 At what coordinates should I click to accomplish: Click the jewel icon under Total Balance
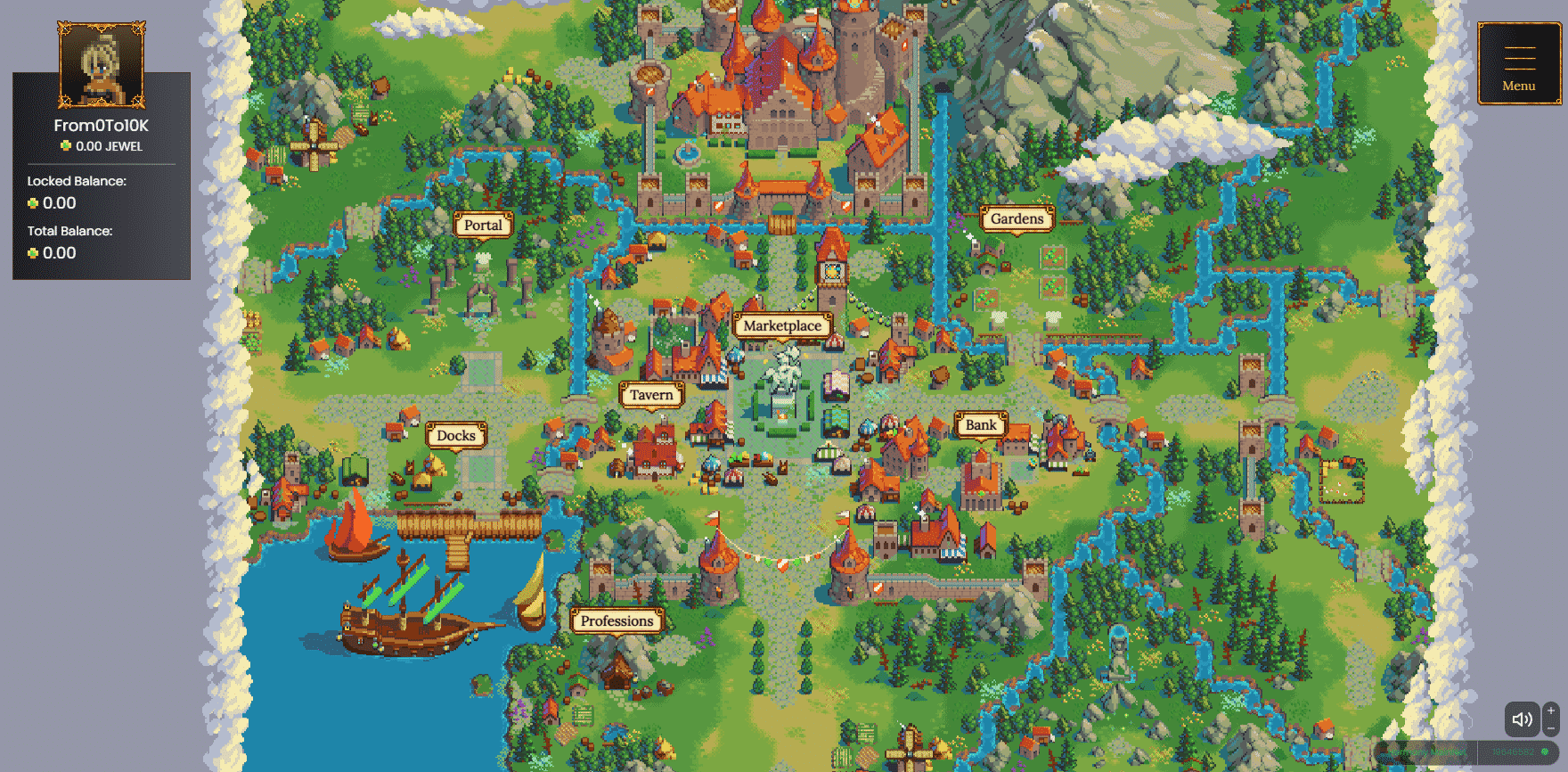[33, 253]
